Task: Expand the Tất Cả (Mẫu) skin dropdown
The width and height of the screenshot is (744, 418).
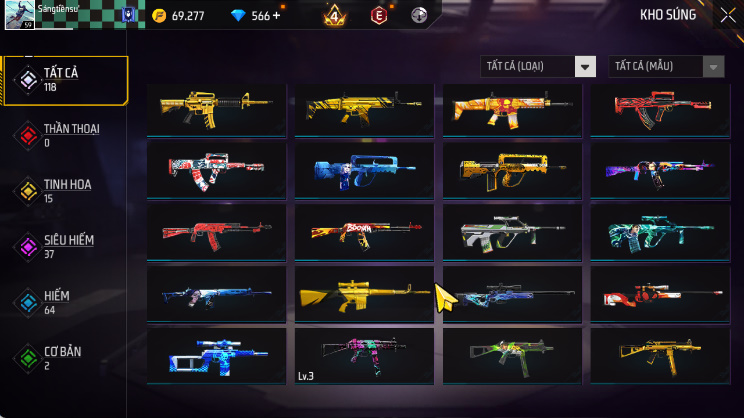Action: coord(665,67)
